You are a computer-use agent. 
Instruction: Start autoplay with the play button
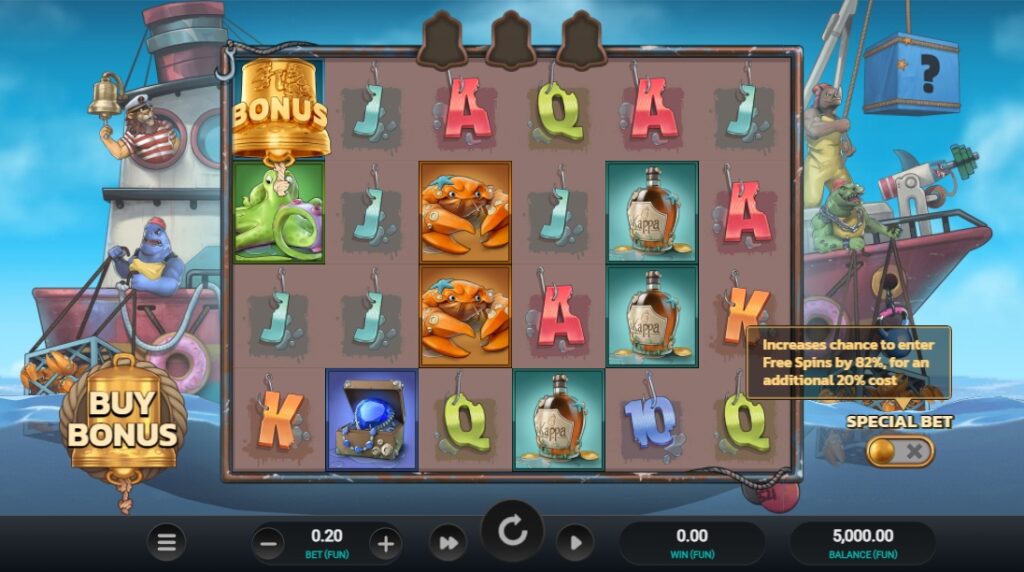coord(575,542)
